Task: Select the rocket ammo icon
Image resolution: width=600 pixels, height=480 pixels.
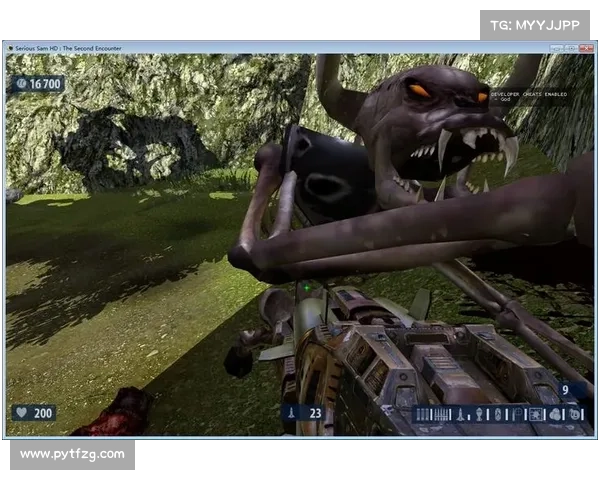Action: (x=462, y=414)
